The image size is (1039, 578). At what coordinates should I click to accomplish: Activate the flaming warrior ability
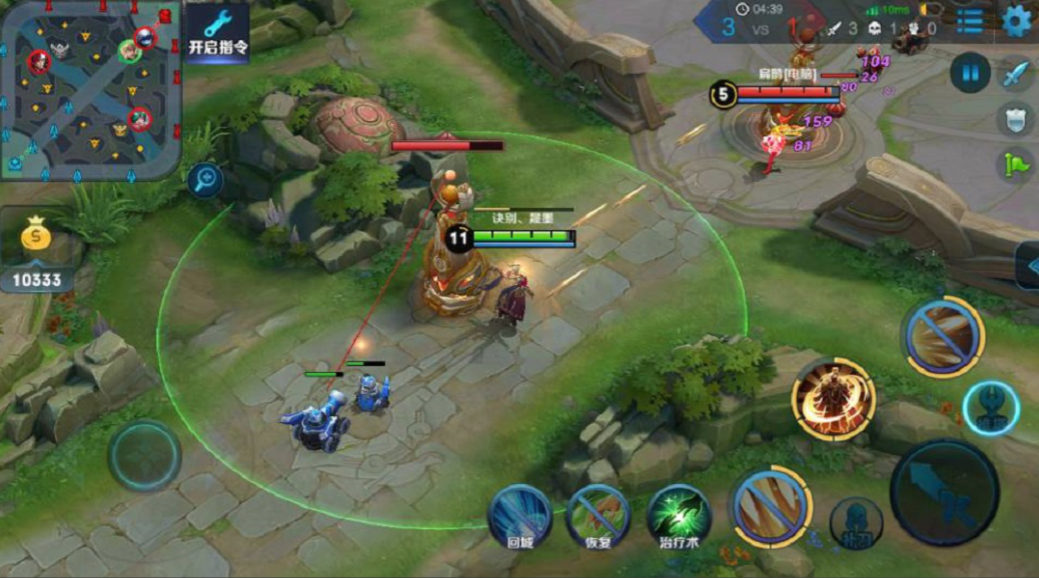pos(833,399)
